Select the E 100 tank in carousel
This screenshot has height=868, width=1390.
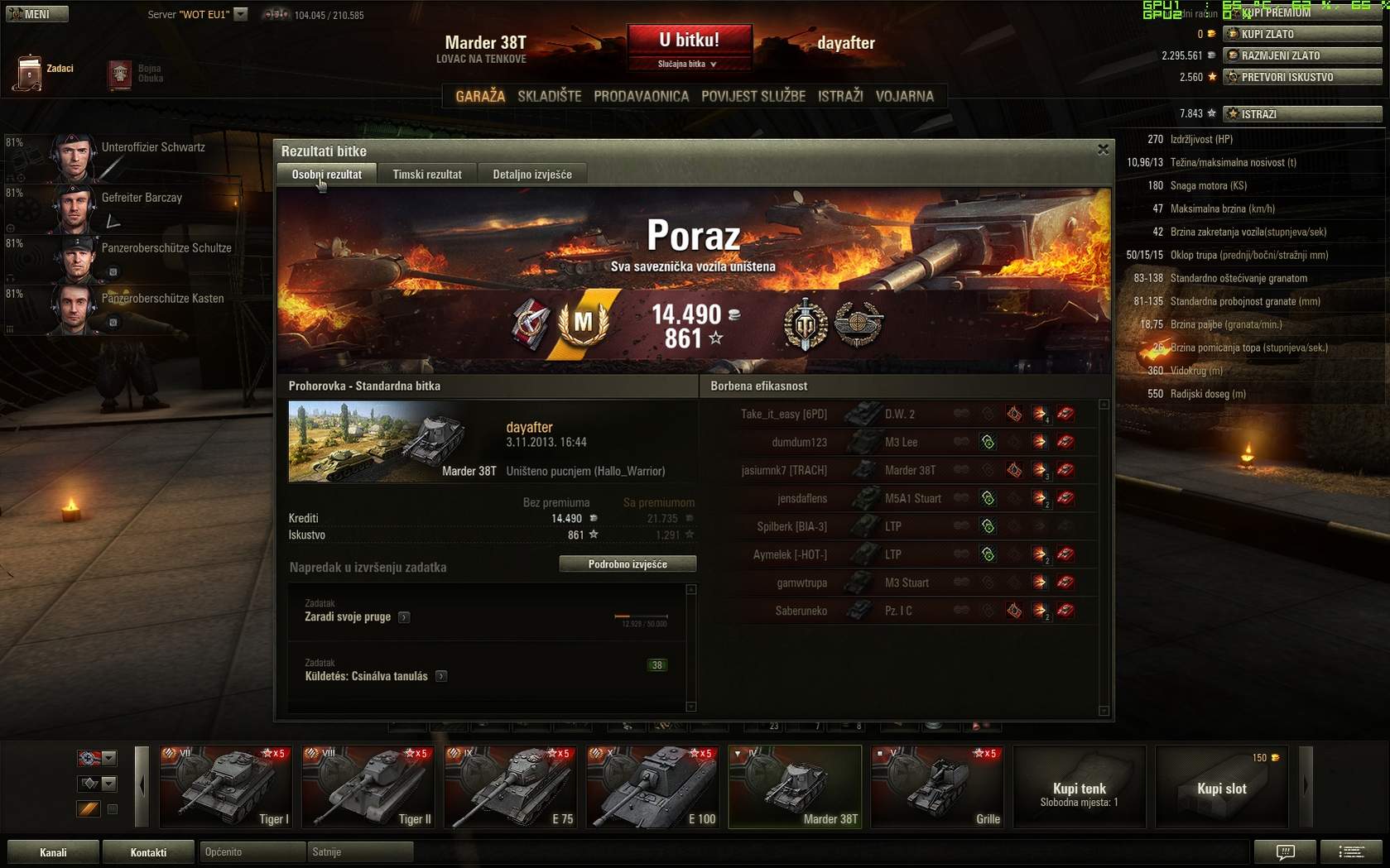(652, 787)
